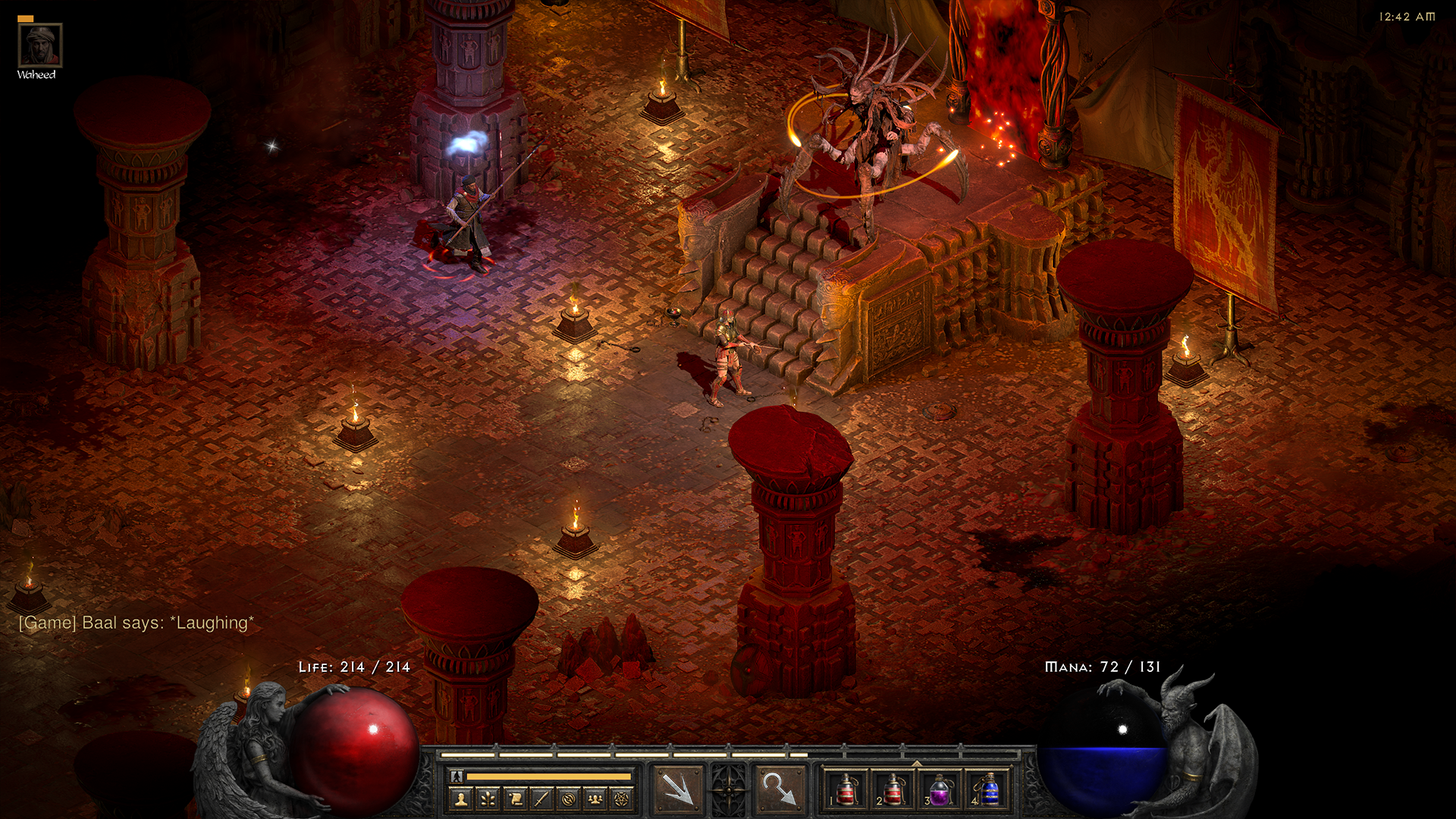The image size is (1456, 819).
Task: Open the inventory sword icon
Action: coord(541,798)
